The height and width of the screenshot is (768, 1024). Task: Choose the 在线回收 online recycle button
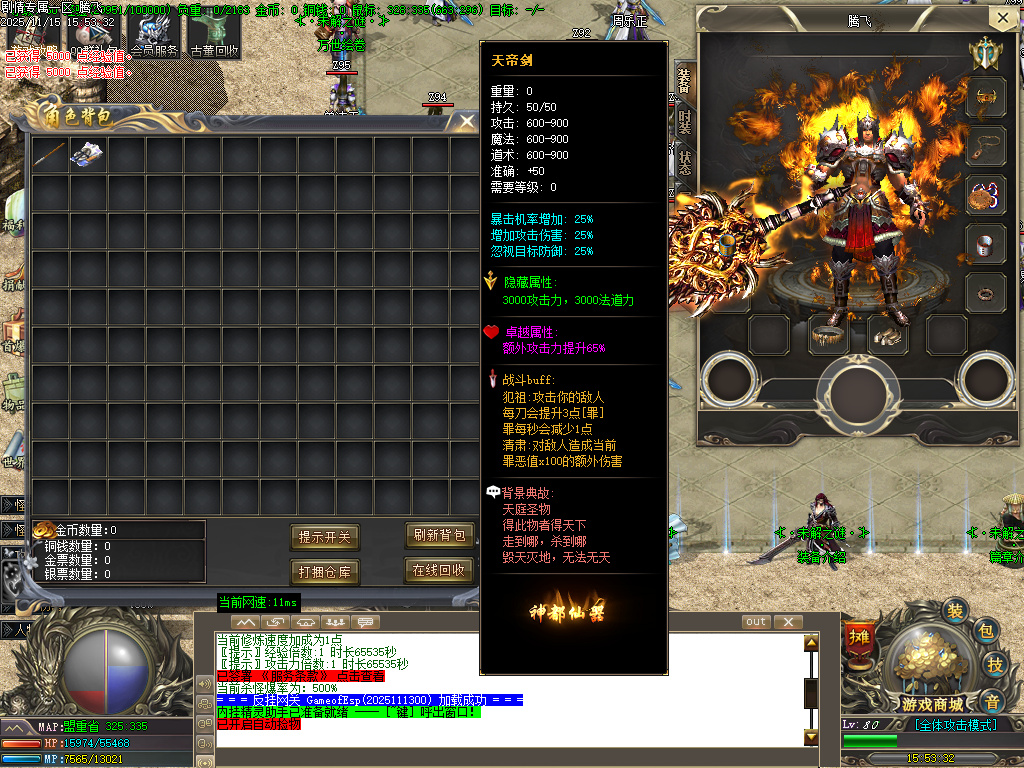pos(439,570)
